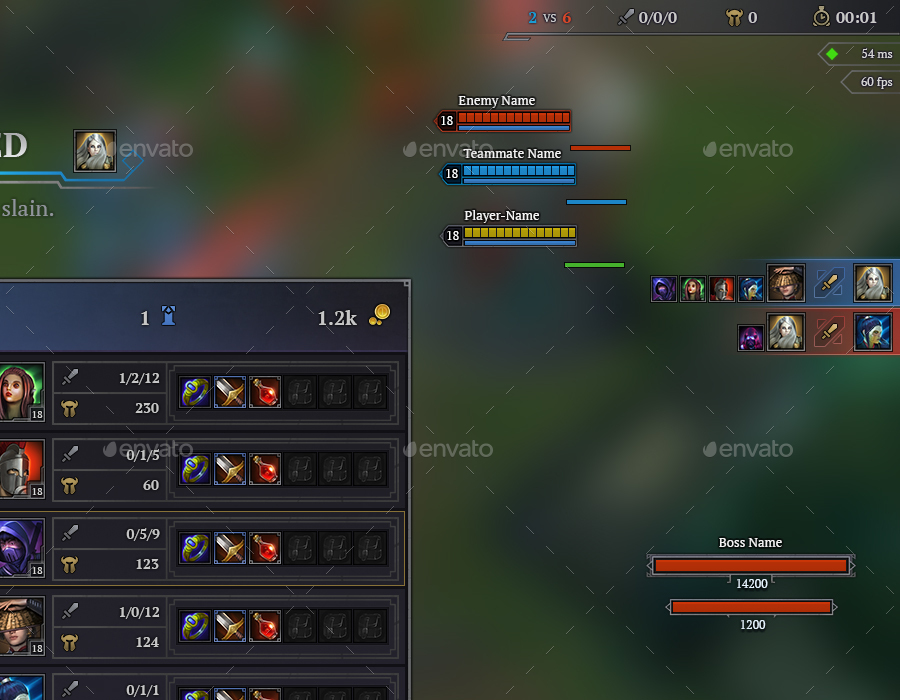Inspect the ring item in the 1/2/12 row
The image size is (900, 700).
pos(195,392)
